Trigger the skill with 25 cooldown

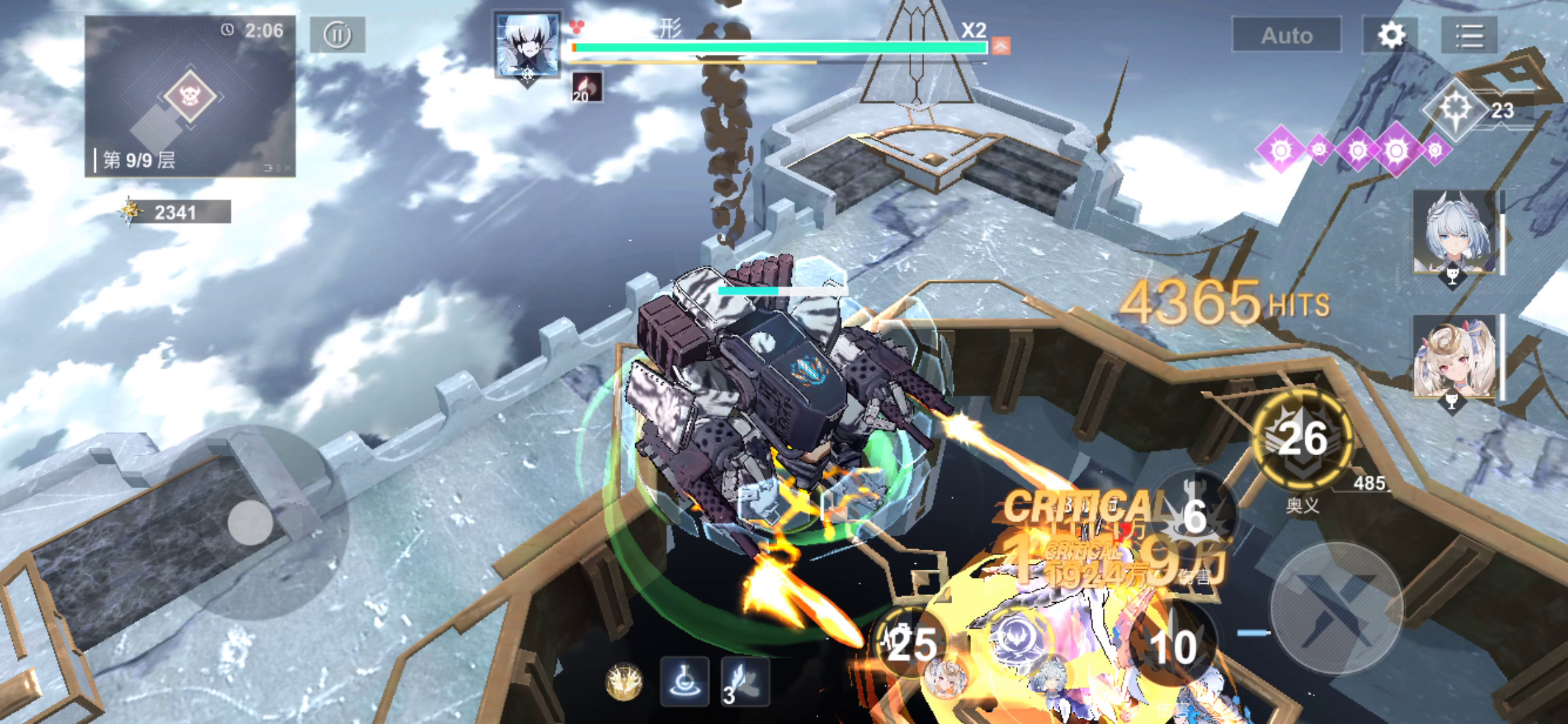click(910, 644)
